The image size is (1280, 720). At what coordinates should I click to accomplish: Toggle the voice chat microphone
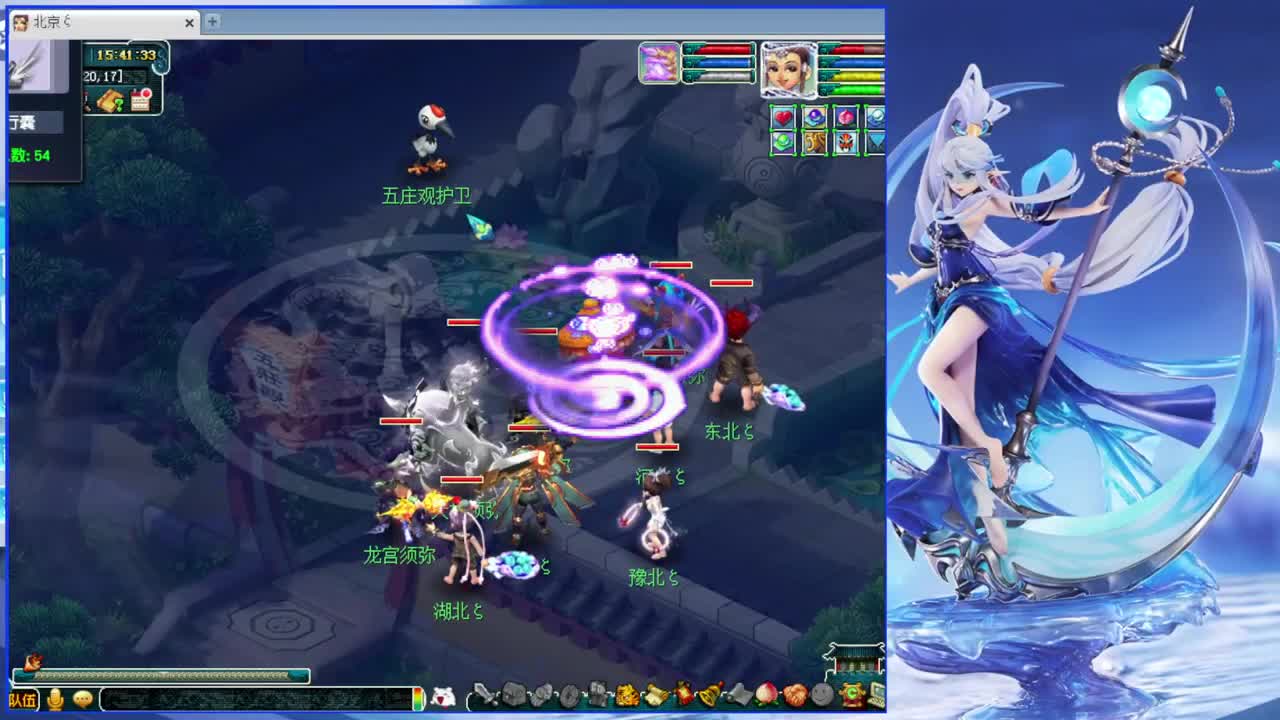point(56,700)
